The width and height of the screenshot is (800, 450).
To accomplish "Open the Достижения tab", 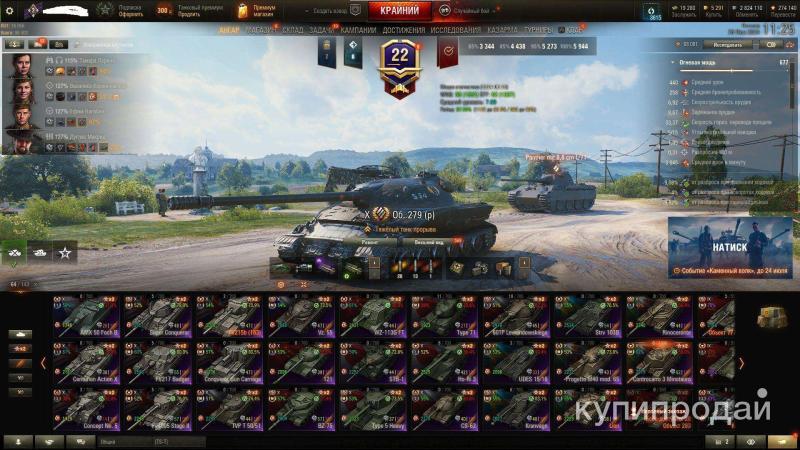I will tap(403, 31).
